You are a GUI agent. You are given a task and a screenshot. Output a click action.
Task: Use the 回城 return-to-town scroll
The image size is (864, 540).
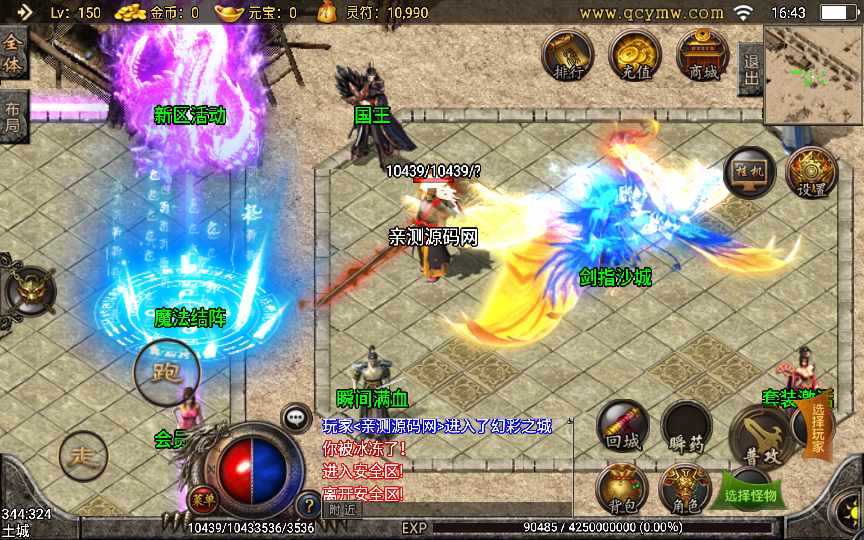(622, 426)
